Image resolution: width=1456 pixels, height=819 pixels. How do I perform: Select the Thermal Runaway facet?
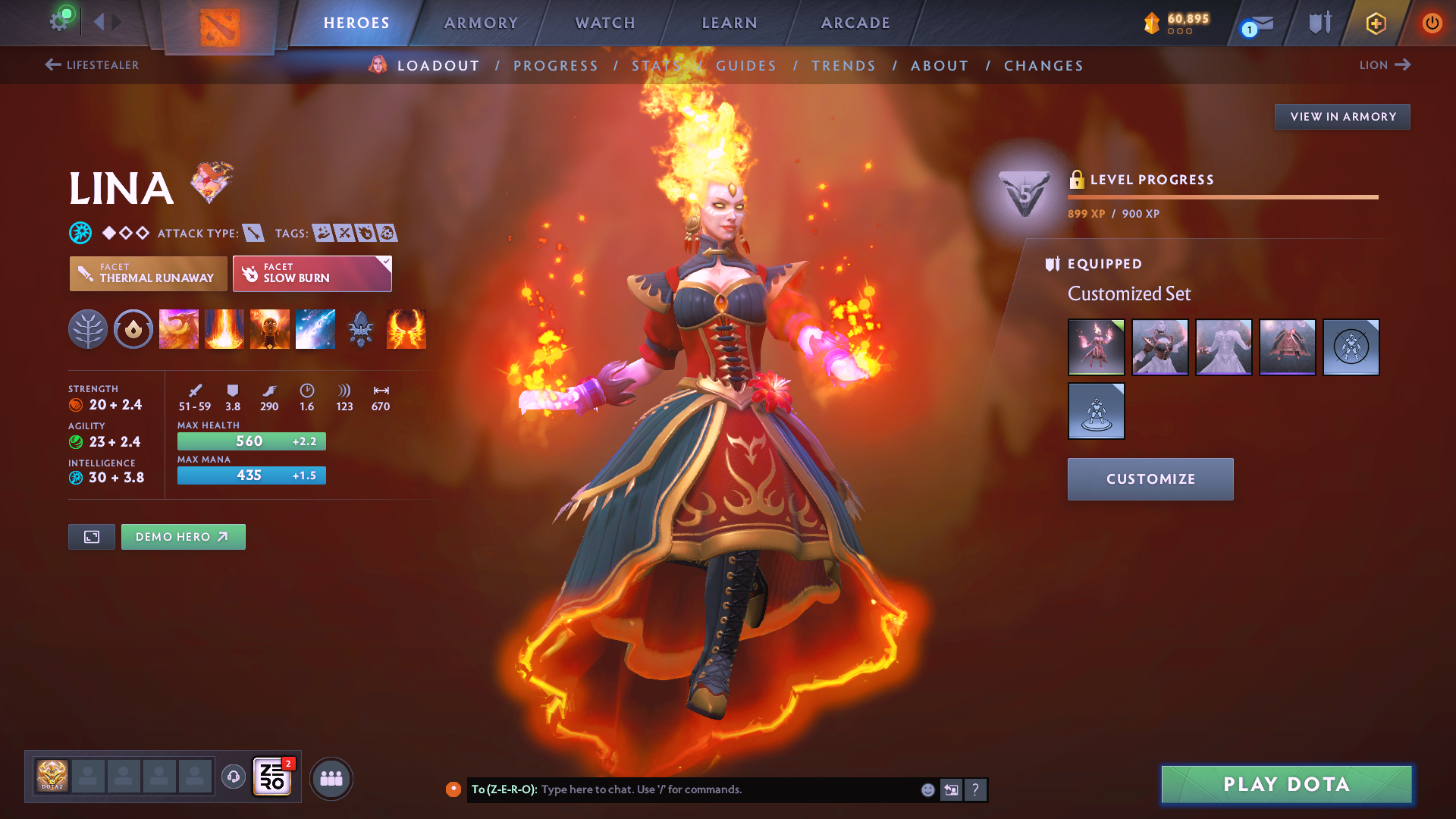[149, 274]
